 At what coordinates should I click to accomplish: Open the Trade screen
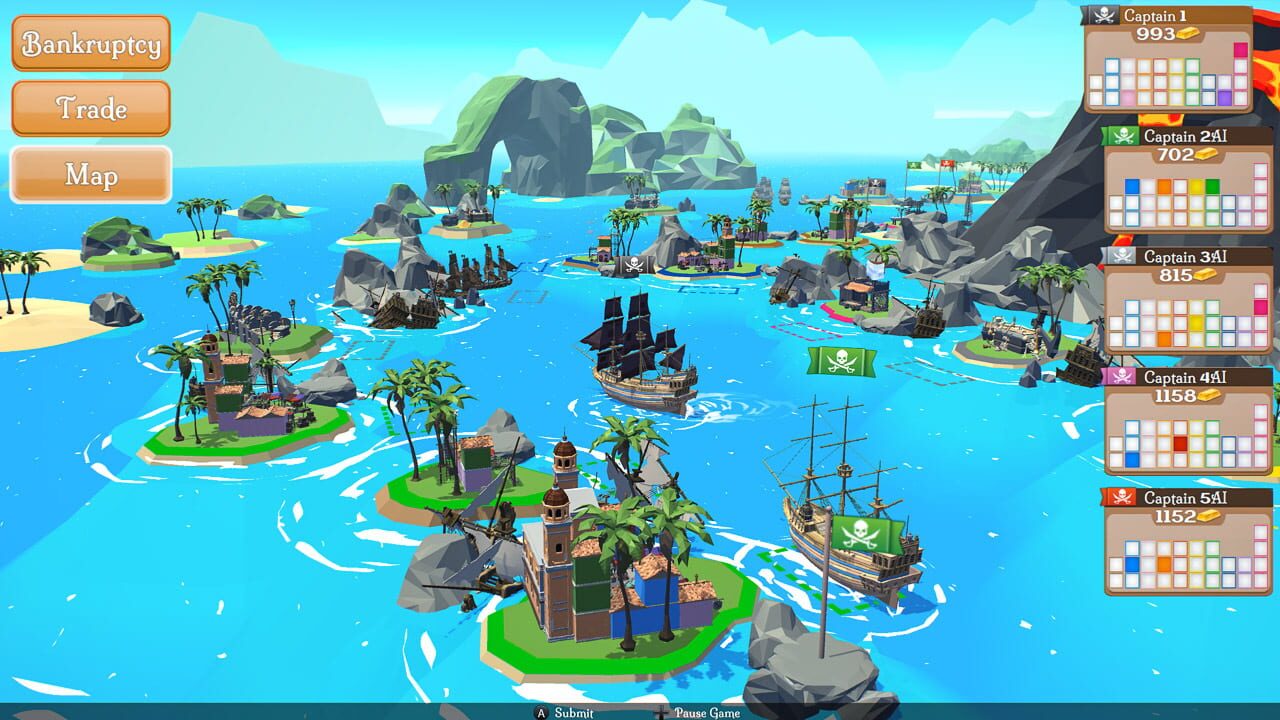pos(91,109)
